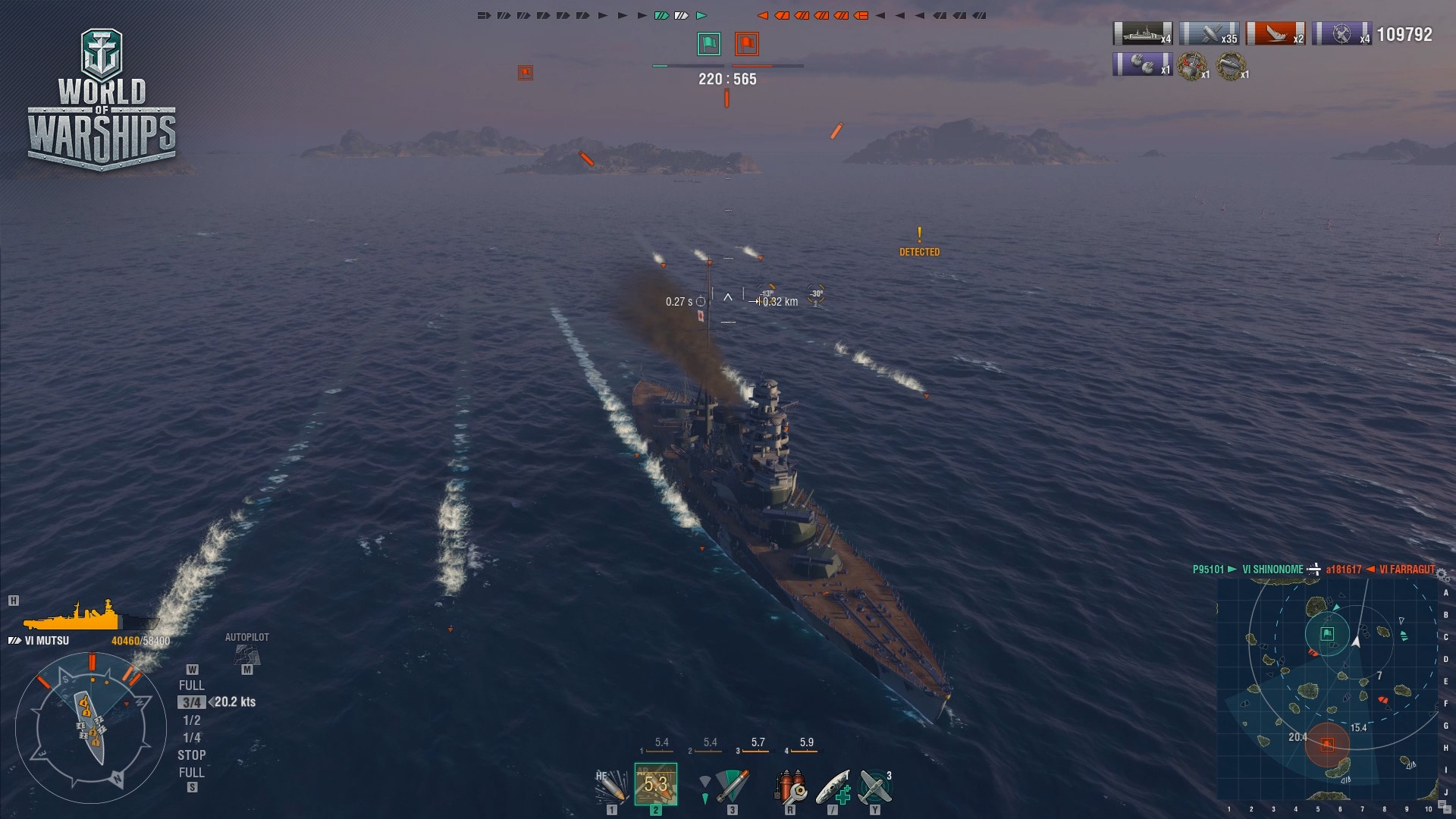Click the ship destroyed x4 ribbon
The image size is (1456, 819).
click(x=1141, y=33)
